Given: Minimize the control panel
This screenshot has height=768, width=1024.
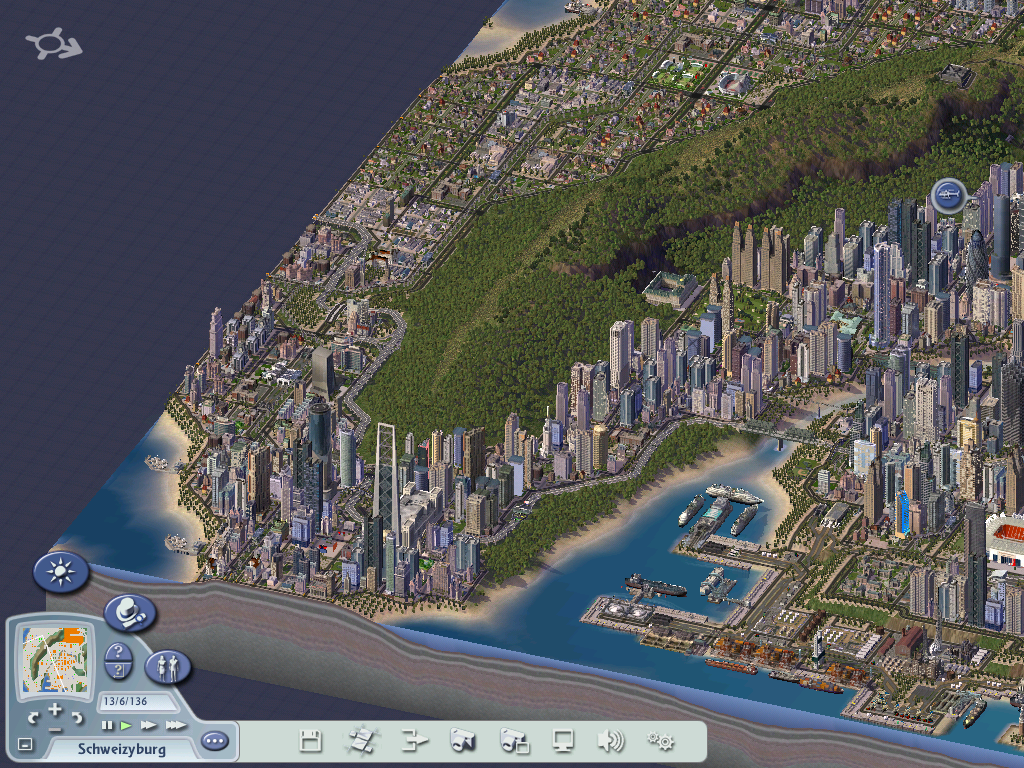Looking at the screenshot, I should coord(26,744).
